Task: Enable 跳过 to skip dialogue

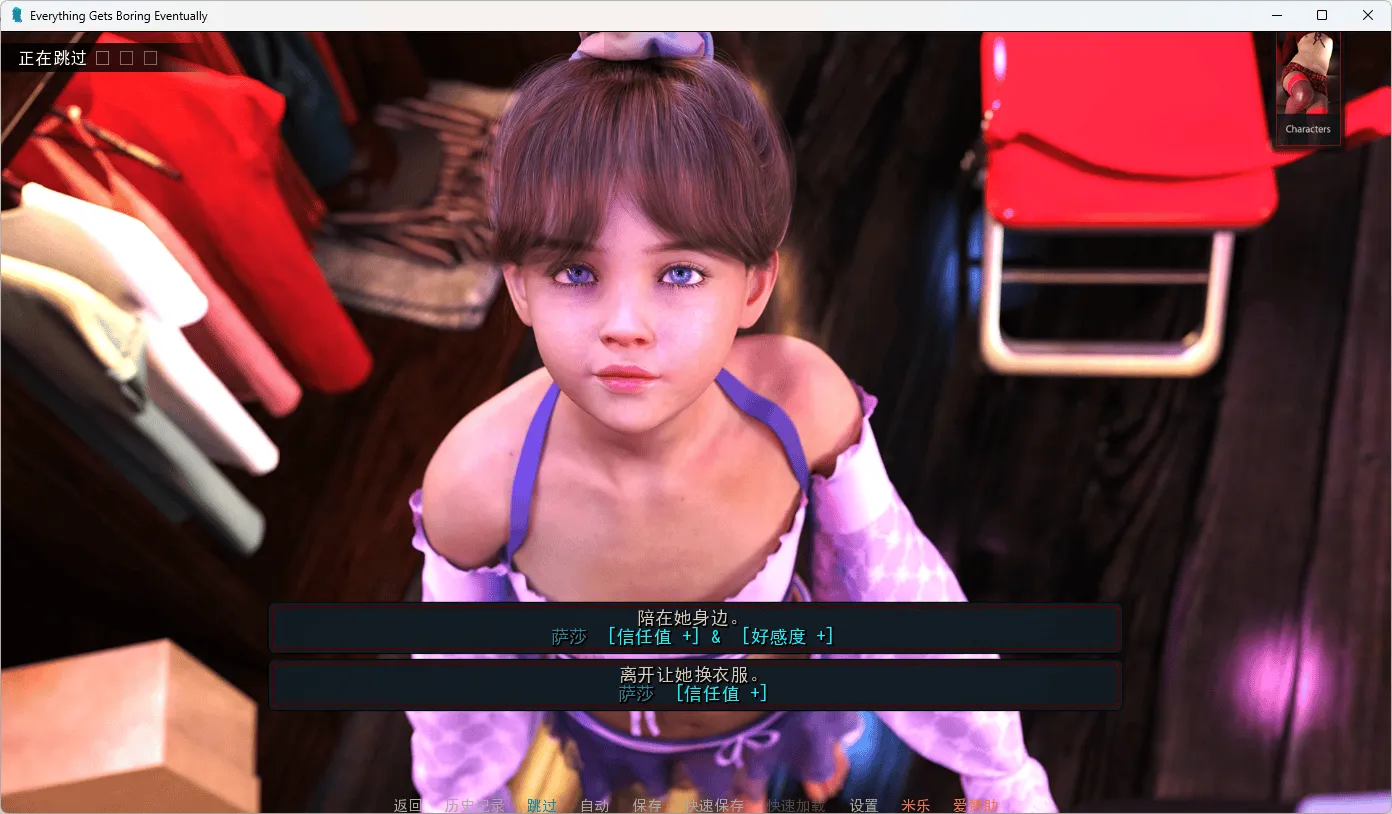Action: tap(541, 804)
